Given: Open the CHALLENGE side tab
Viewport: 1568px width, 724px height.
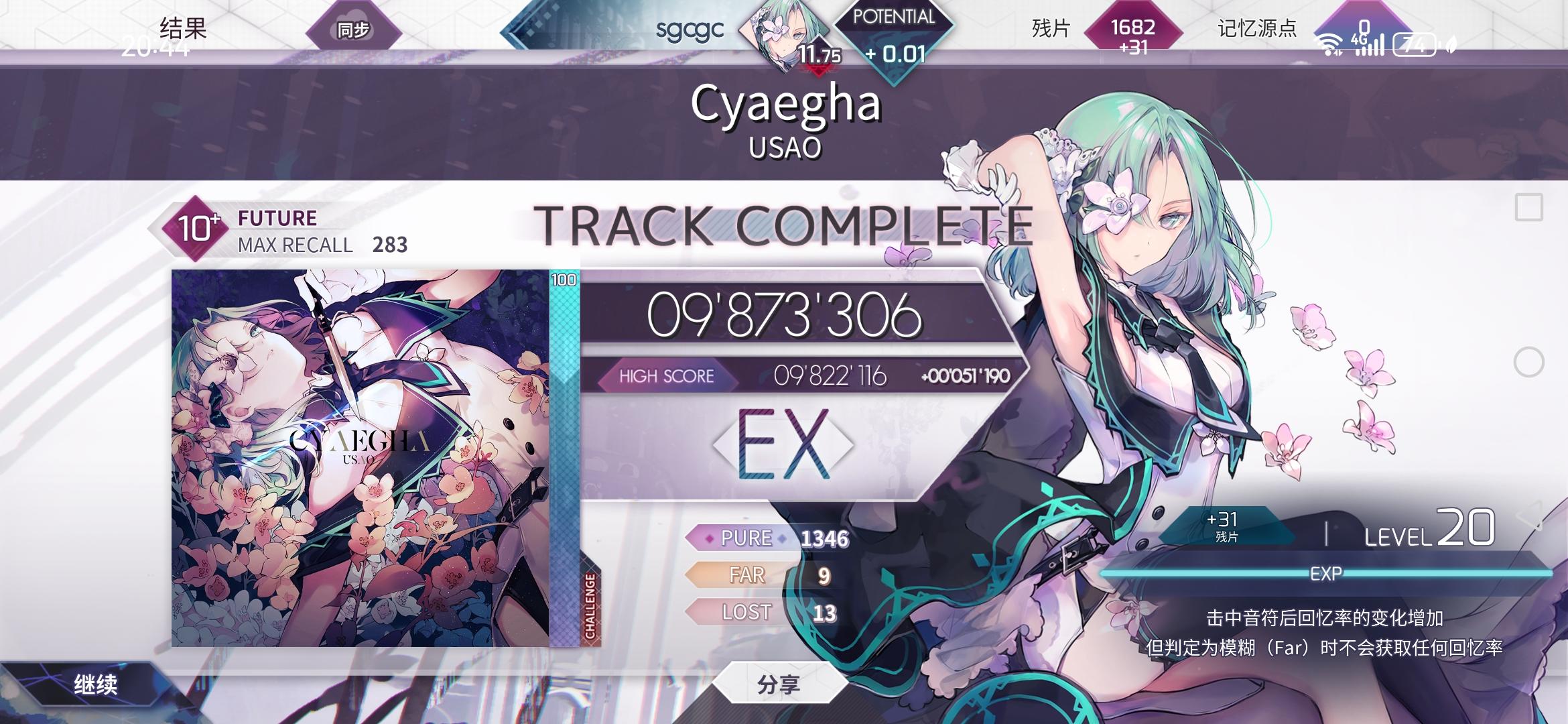Looking at the screenshot, I should (x=589, y=603).
